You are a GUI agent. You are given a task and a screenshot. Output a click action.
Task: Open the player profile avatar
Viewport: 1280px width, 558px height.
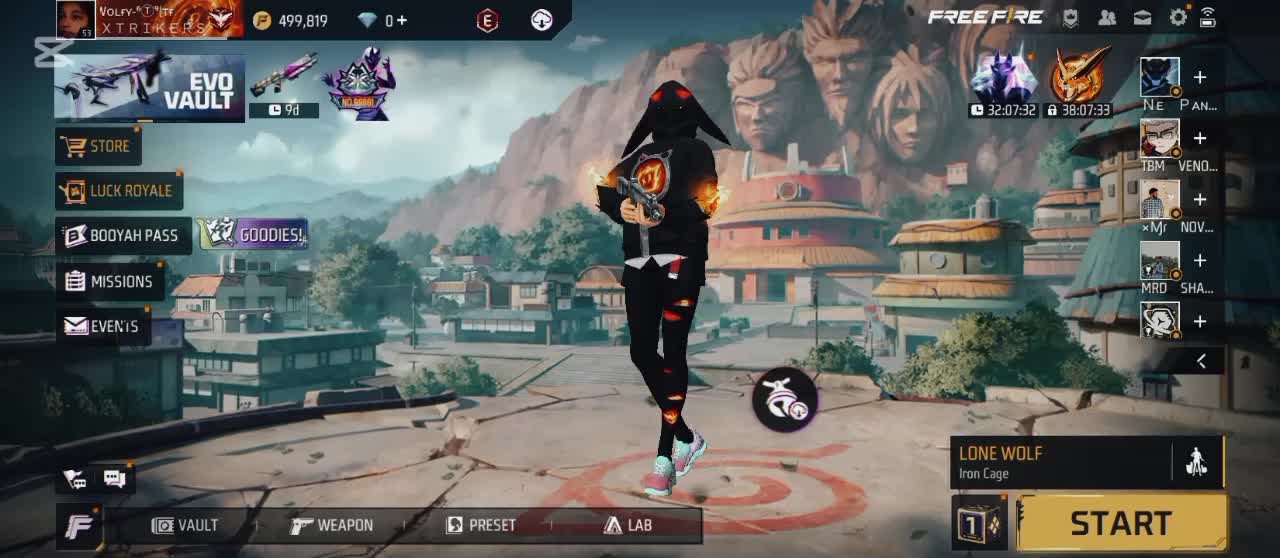tap(76, 19)
